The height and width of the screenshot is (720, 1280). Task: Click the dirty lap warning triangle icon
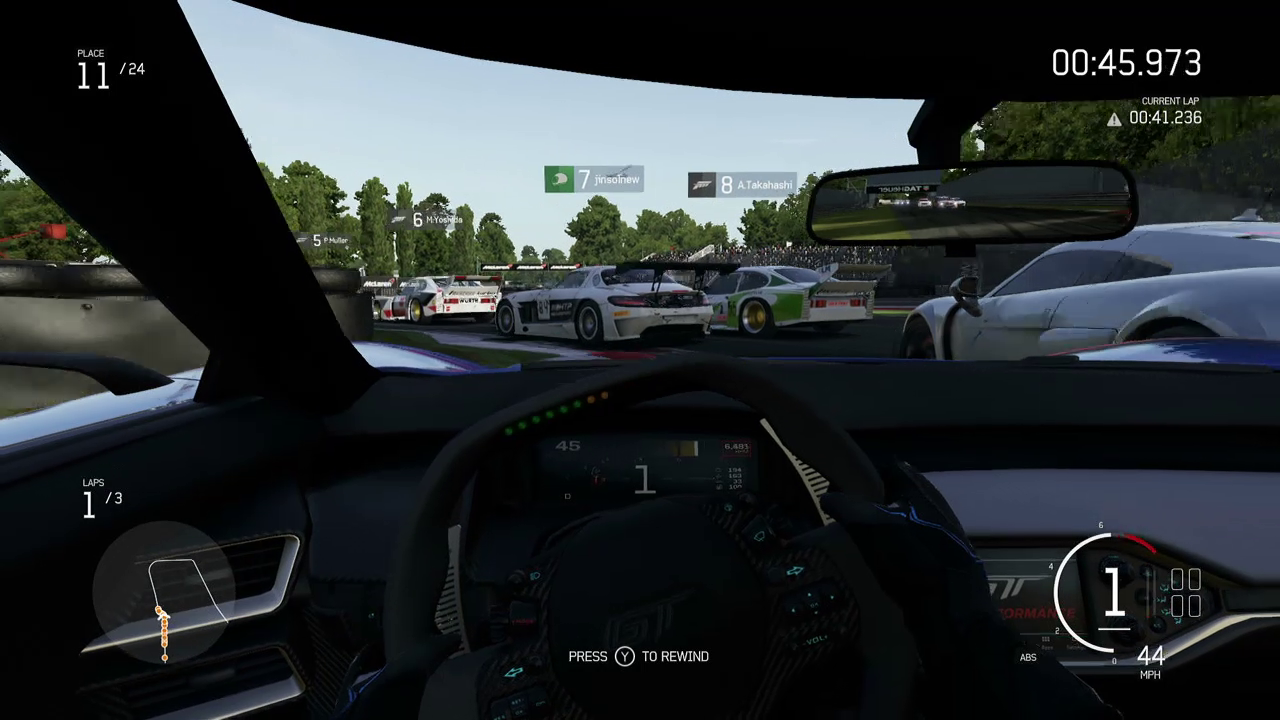pyautogui.click(x=1114, y=119)
